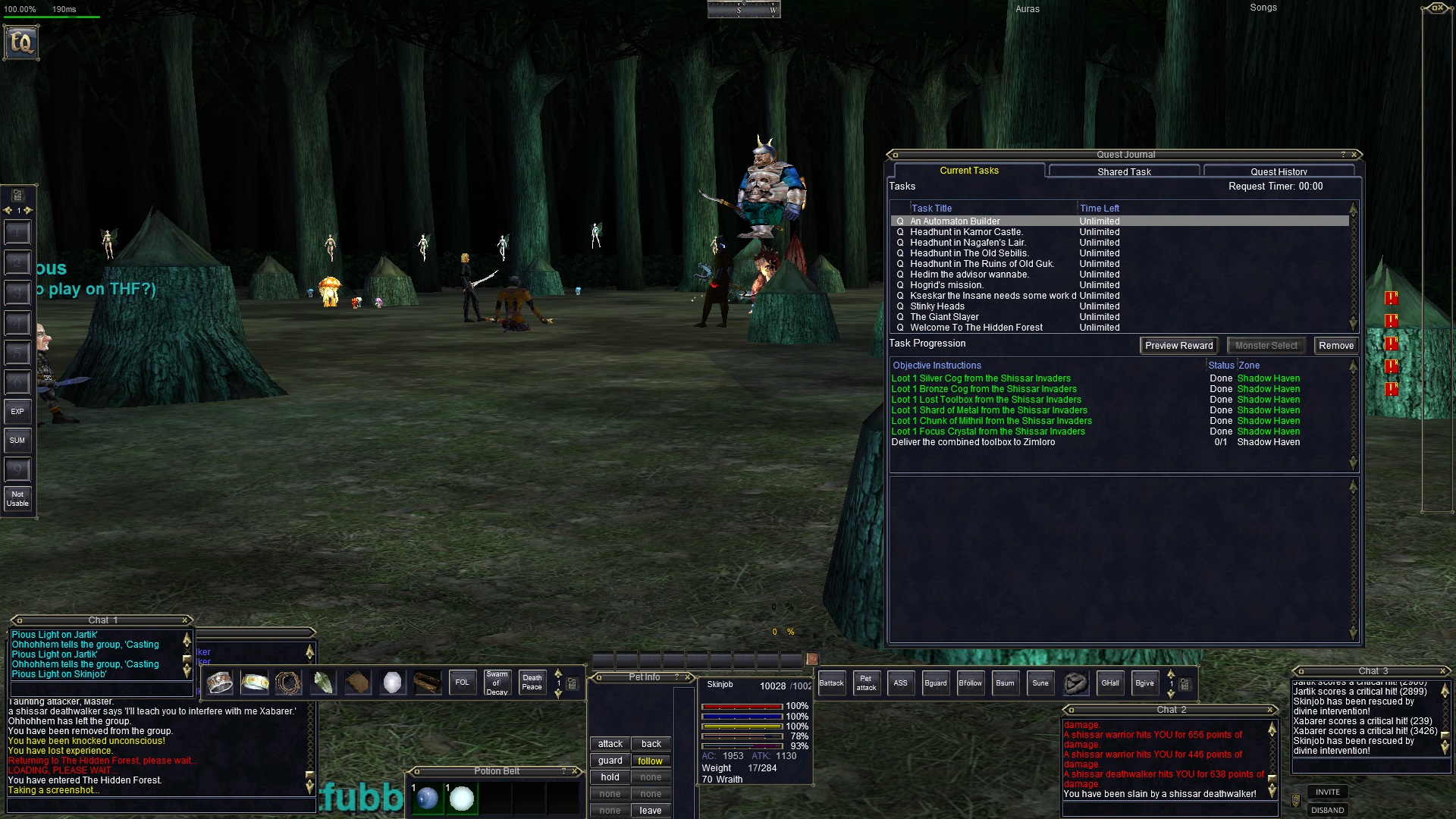The image size is (1456, 819).
Task: Choose The Giant Slayer task
Action: (944, 317)
